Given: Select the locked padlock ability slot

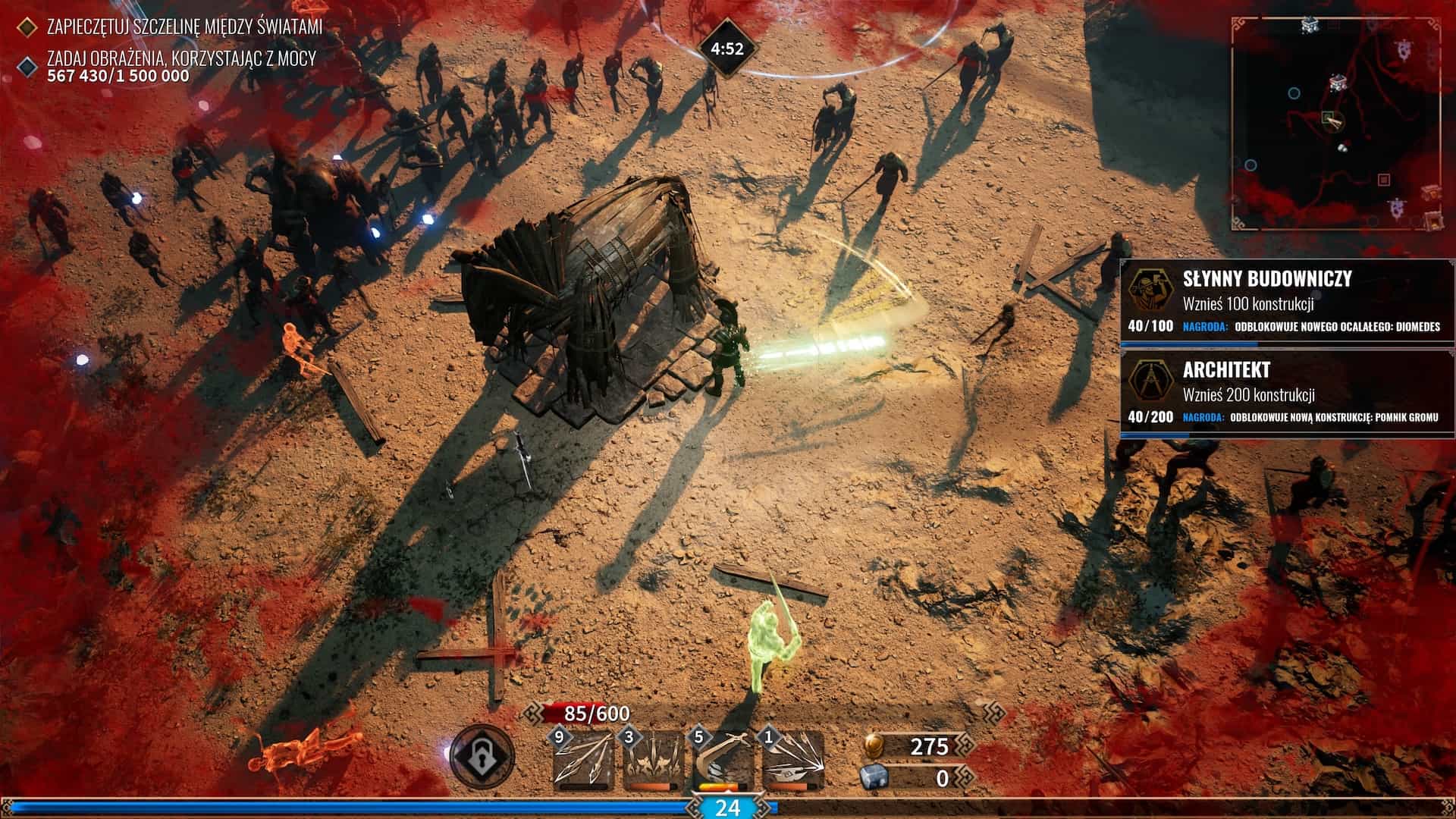Looking at the screenshot, I should point(481,757).
